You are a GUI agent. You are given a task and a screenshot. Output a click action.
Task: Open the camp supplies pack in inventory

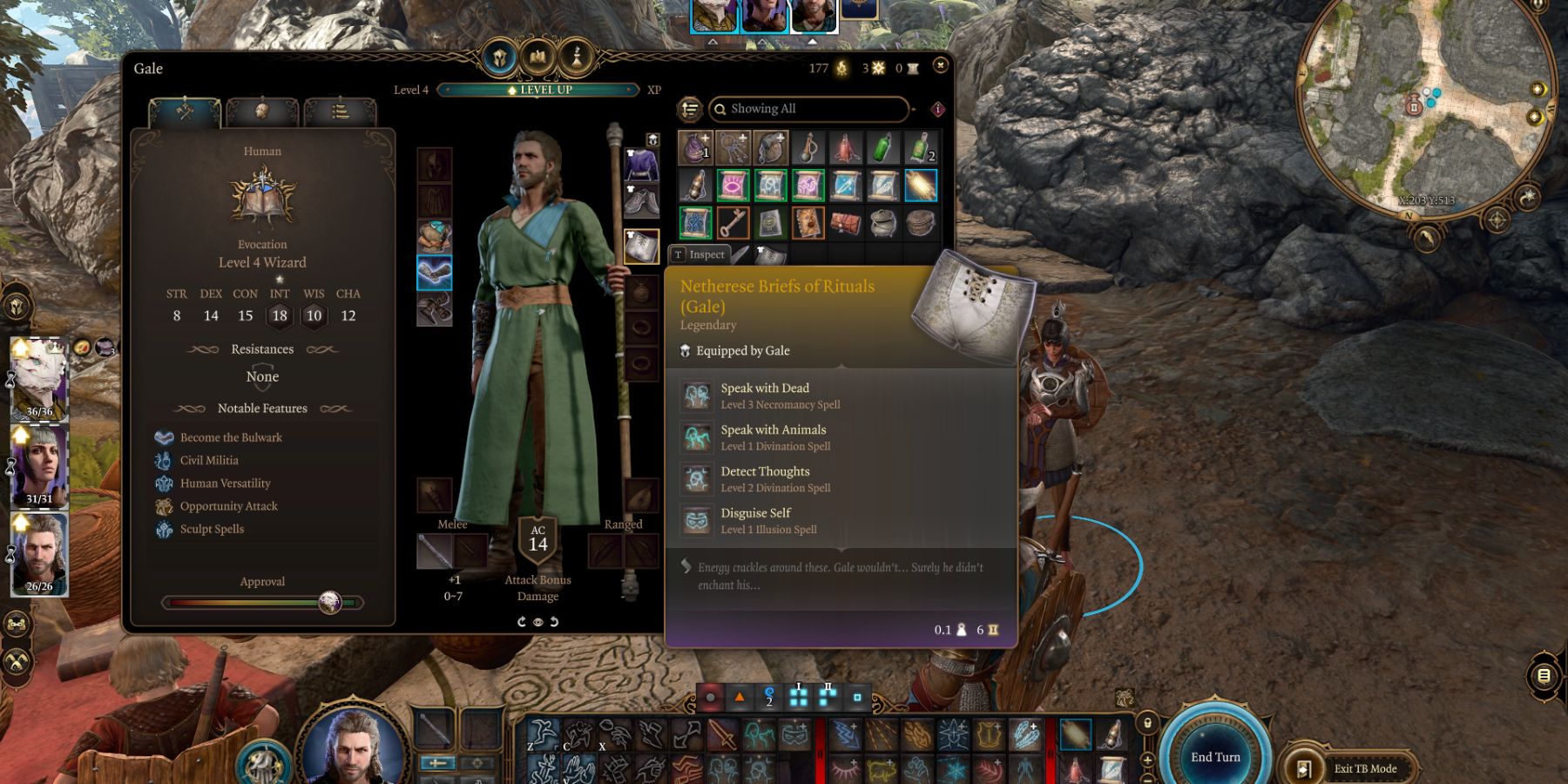pyautogui.click(x=882, y=222)
